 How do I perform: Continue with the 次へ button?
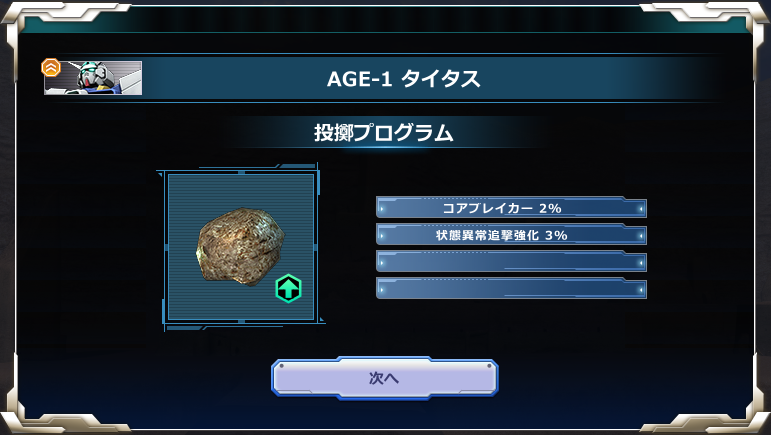point(384,378)
